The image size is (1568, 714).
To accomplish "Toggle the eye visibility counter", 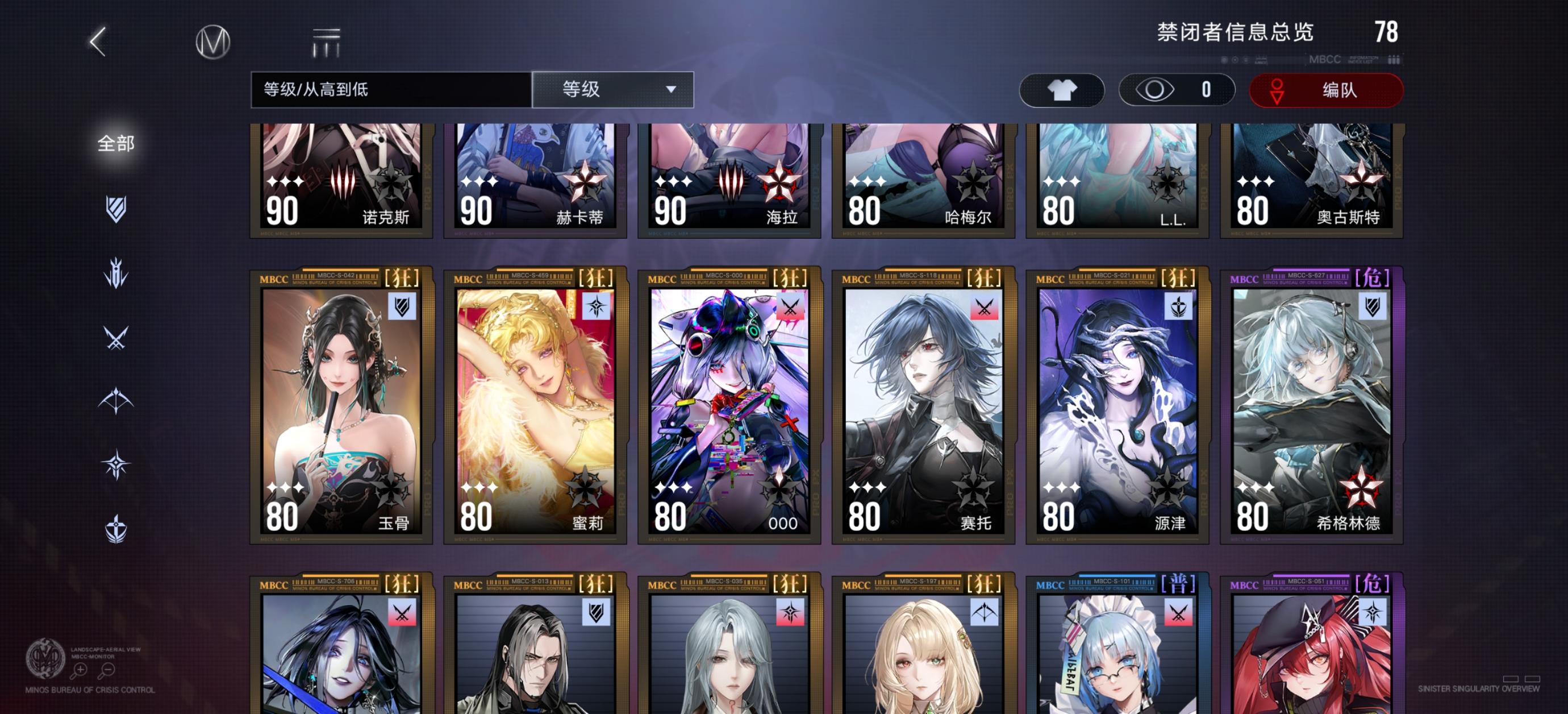I will [1177, 90].
